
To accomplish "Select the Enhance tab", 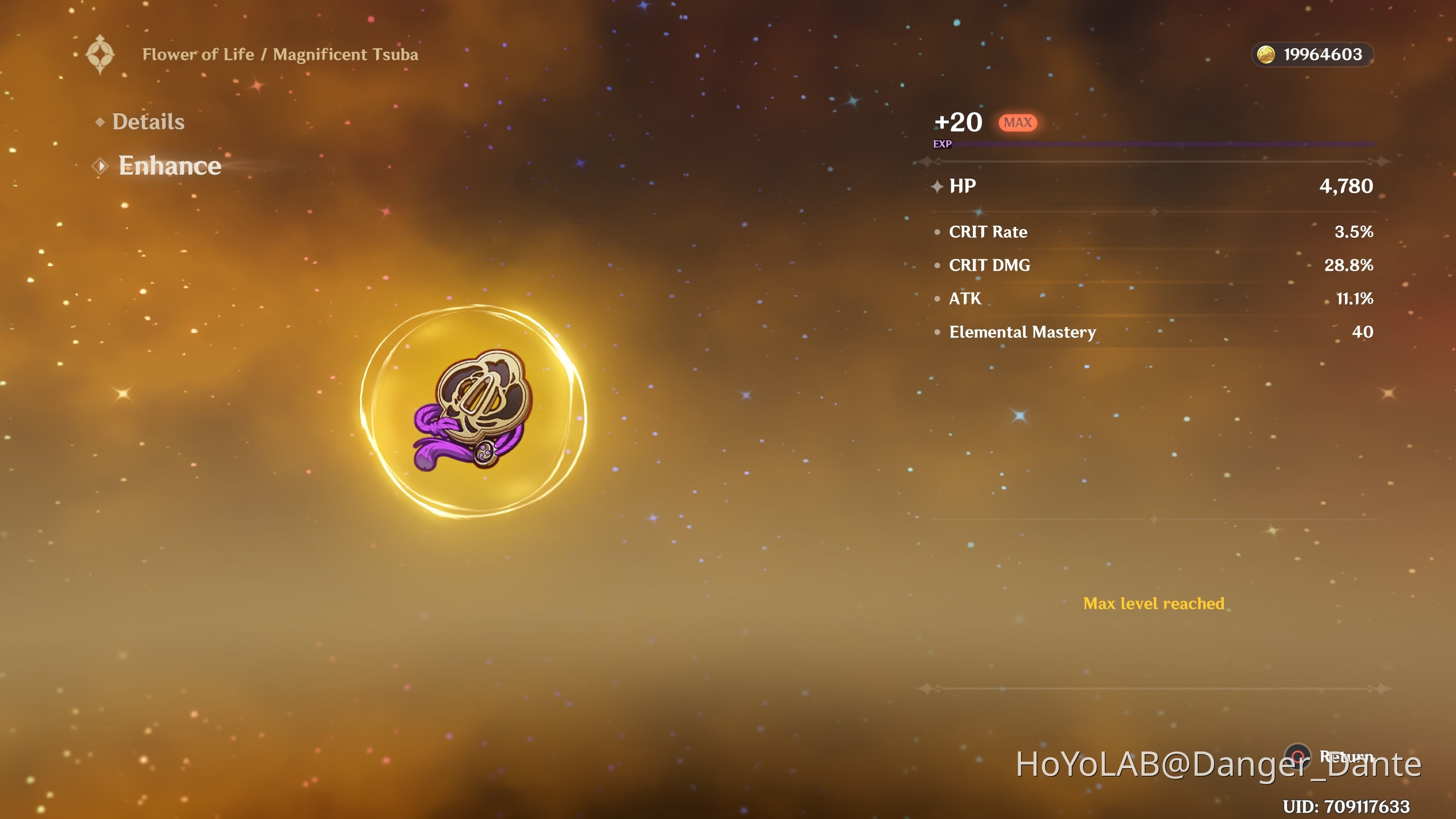I will click(169, 166).
